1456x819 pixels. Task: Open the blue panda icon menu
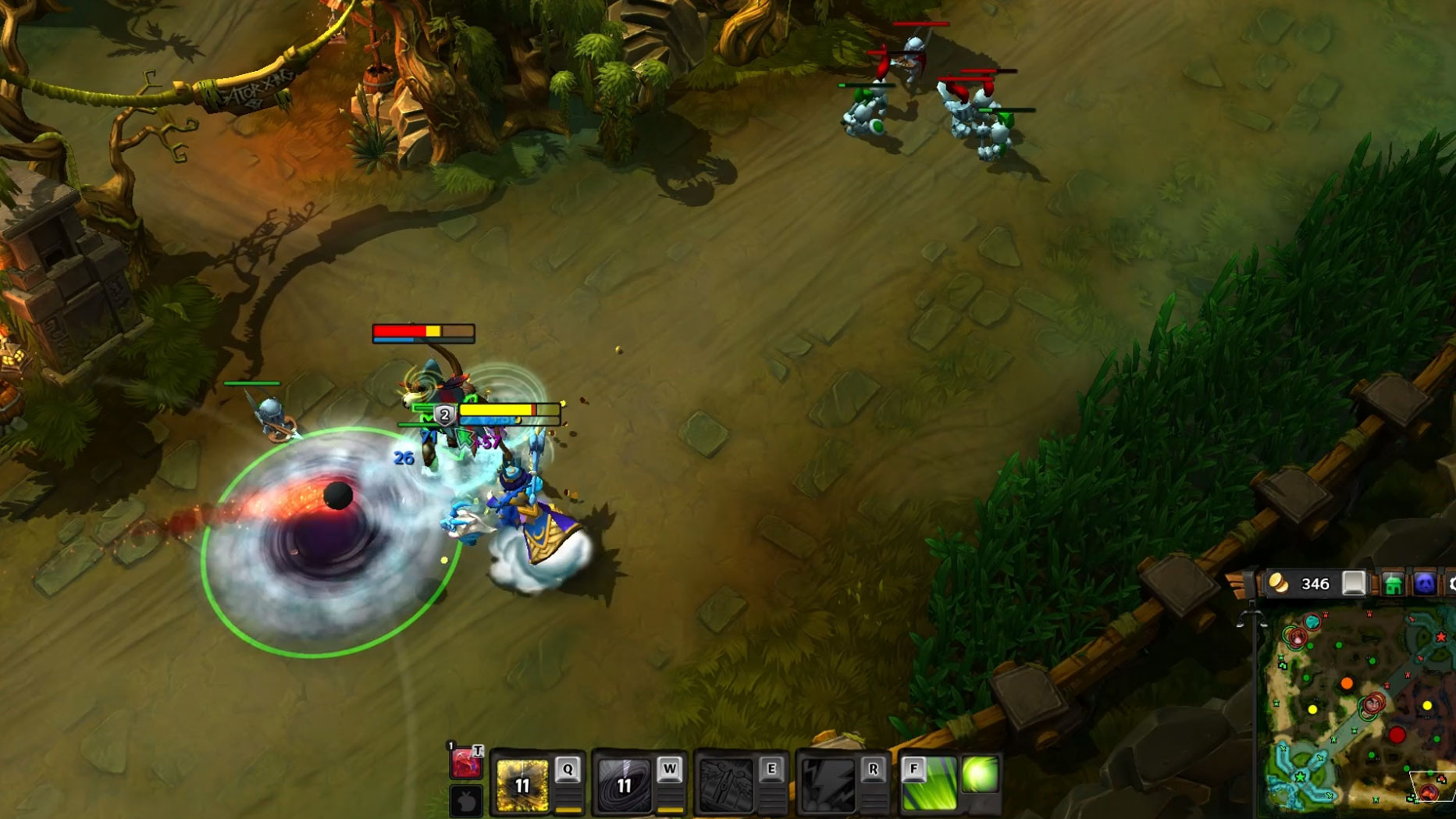pyautogui.click(x=1425, y=584)
